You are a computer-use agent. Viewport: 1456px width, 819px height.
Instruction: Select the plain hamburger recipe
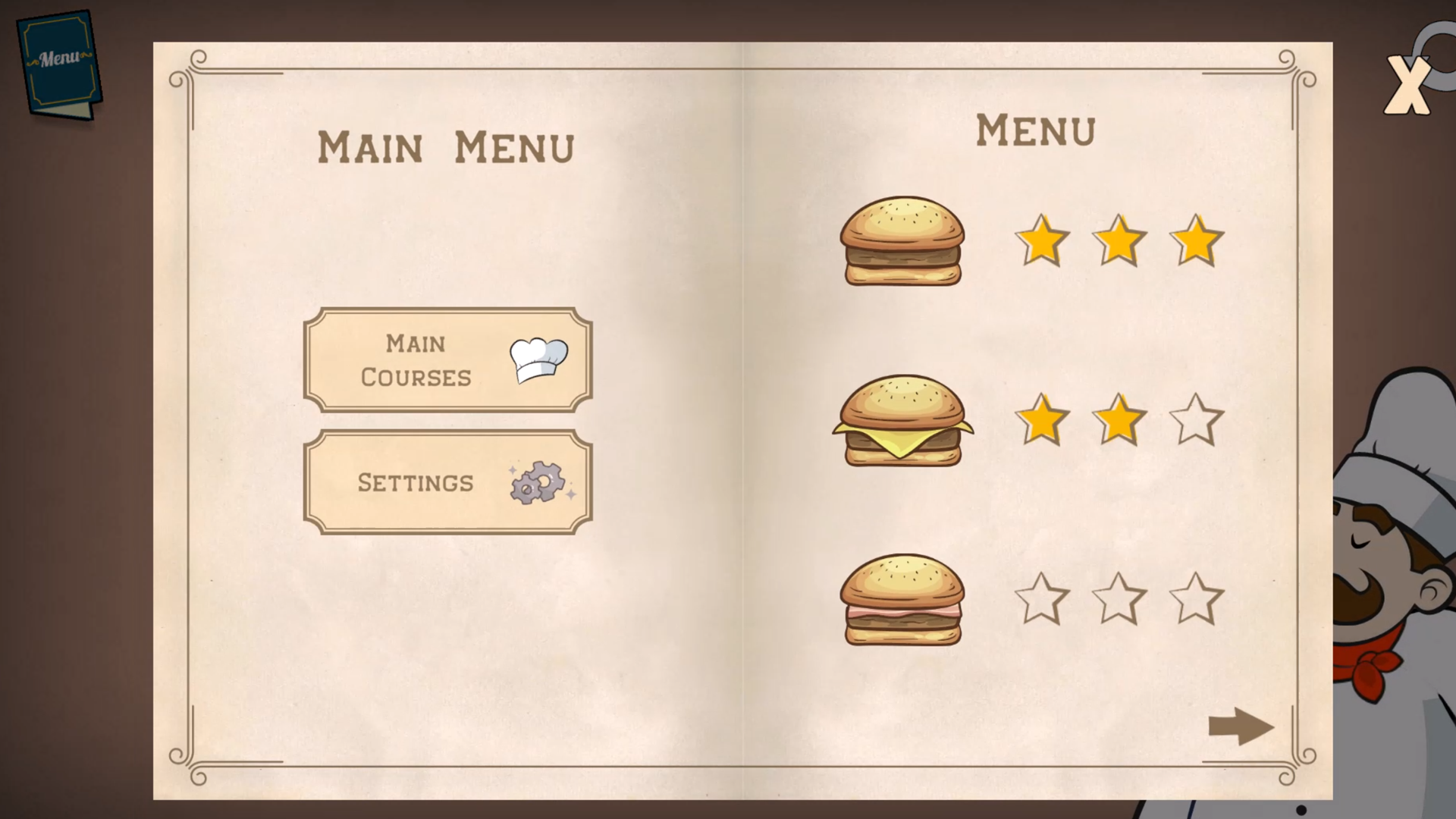point(901,241)
